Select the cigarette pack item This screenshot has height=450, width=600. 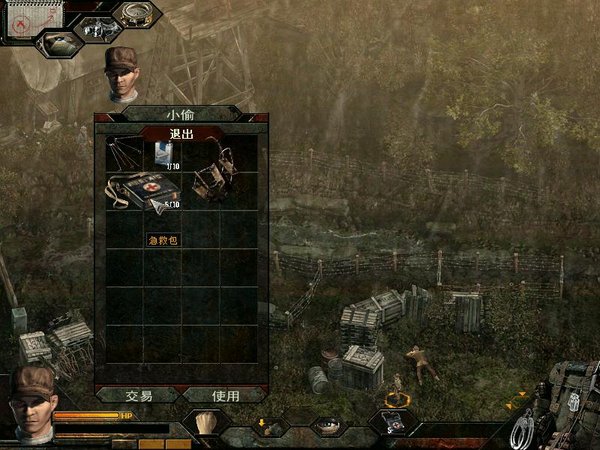click(x=164, y=153)
